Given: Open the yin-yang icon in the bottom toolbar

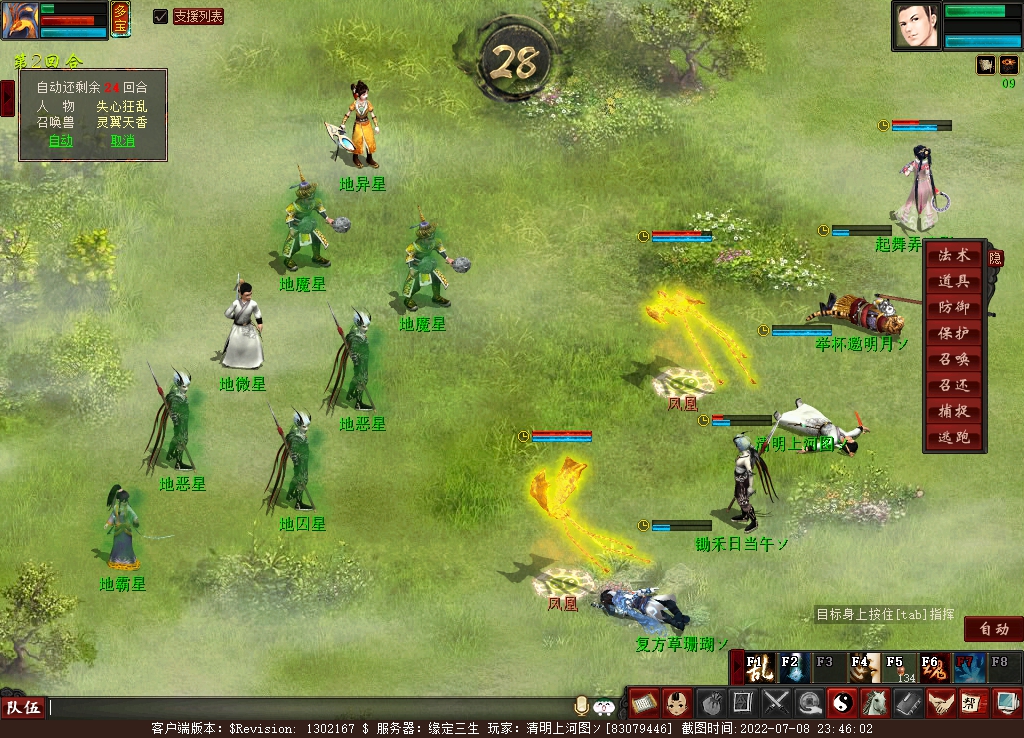Looking at the screenshot, I should tap(841, 702).
